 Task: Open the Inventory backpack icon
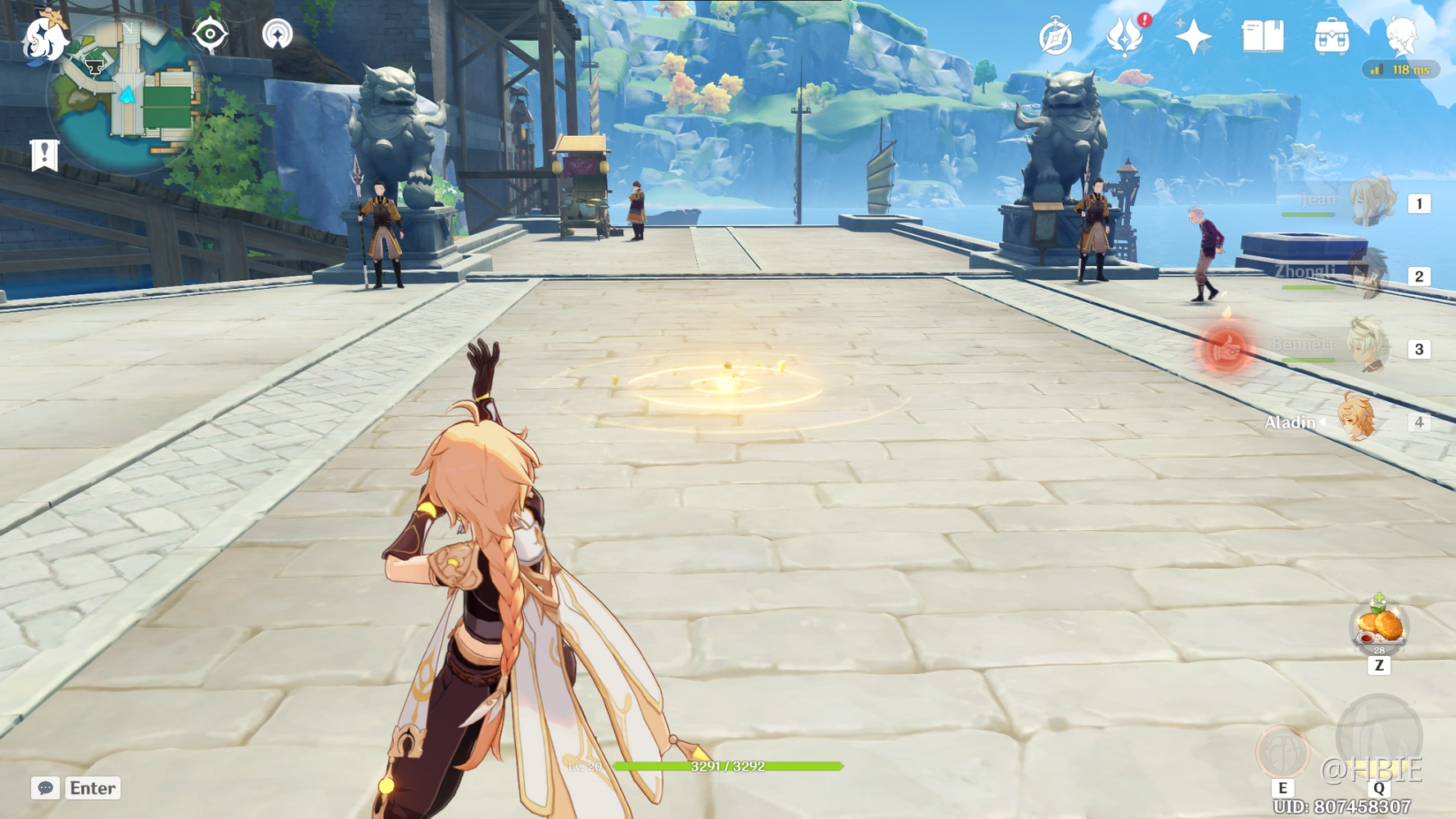(1331, 35)
